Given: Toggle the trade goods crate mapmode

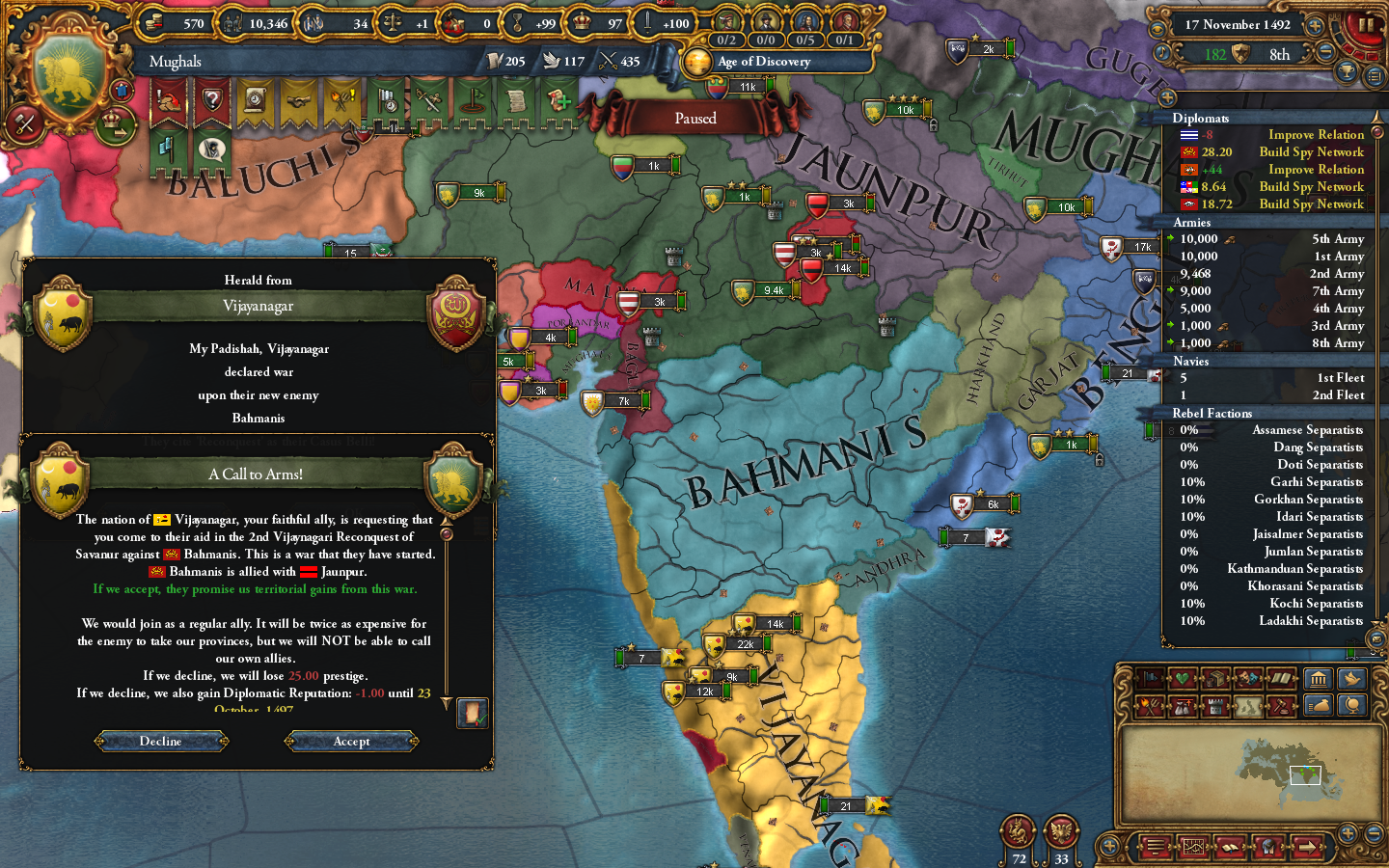Looking at the screenshot, I should click(x=1217, y=679).
